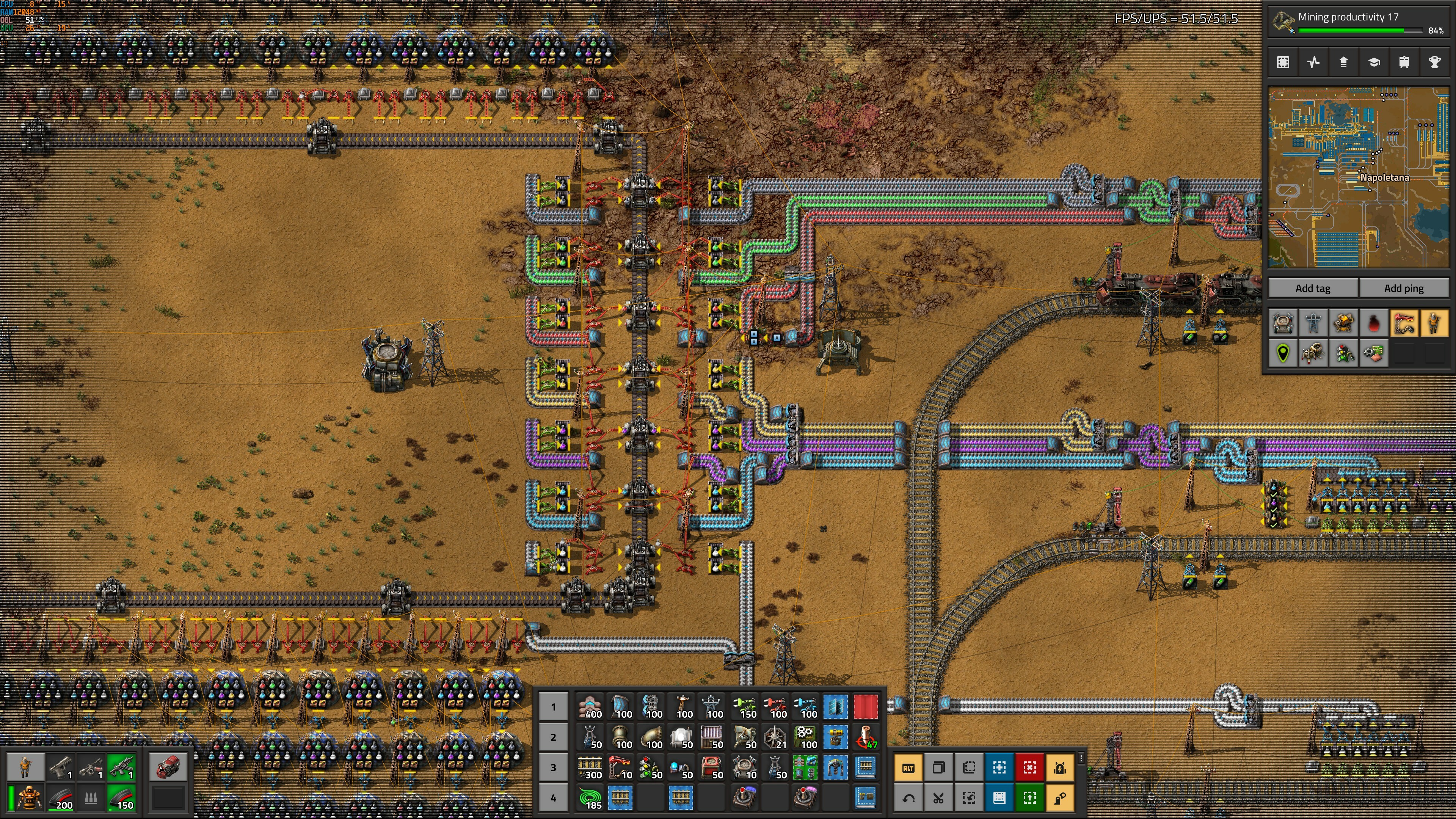The width and height of the screenshot is (1456, 819).
Task: Select the cut scissors tool
Action: (x=938, y=798)
